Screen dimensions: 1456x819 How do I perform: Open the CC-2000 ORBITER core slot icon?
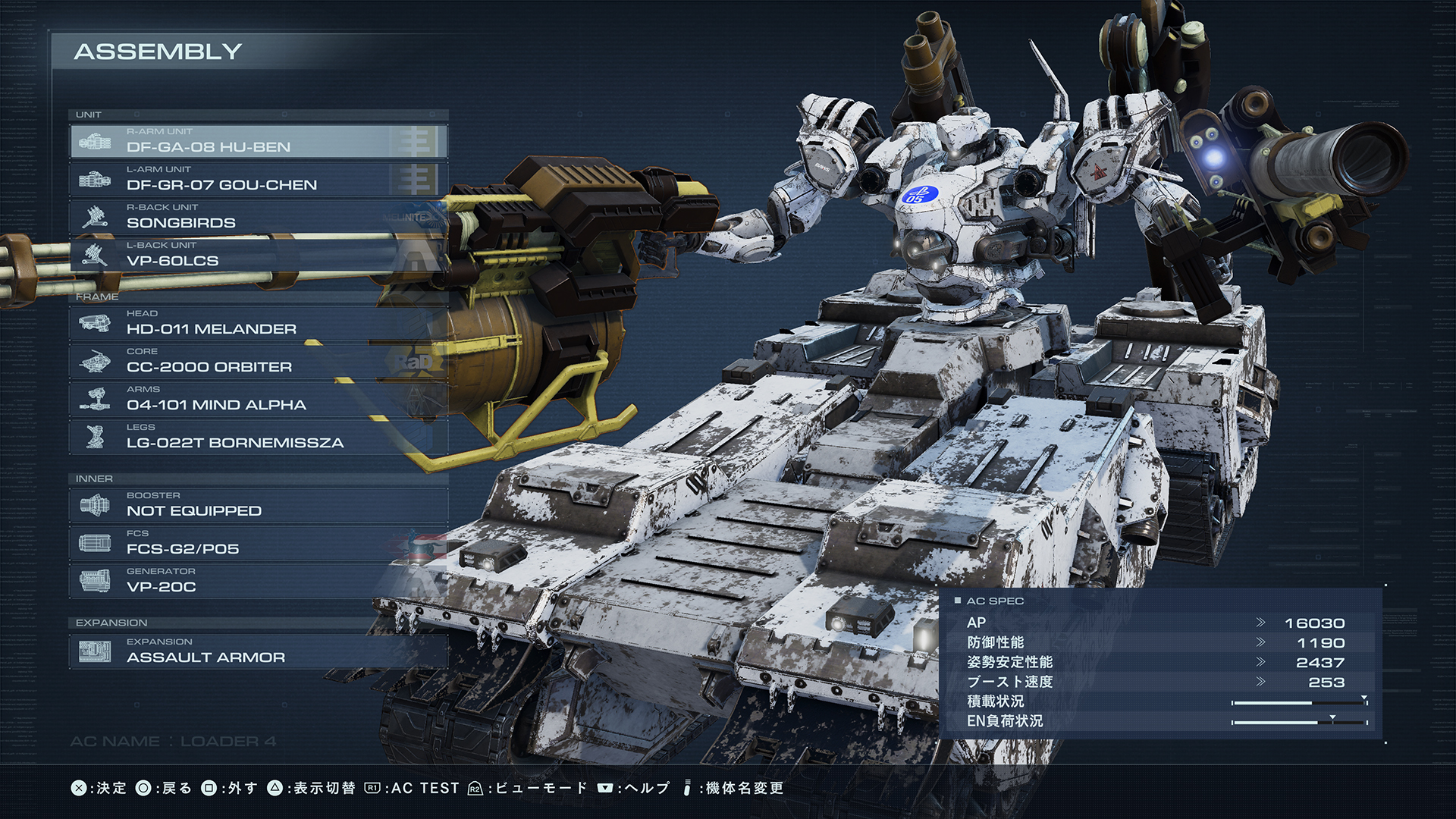pyautogui.click(x=96, y=361)
